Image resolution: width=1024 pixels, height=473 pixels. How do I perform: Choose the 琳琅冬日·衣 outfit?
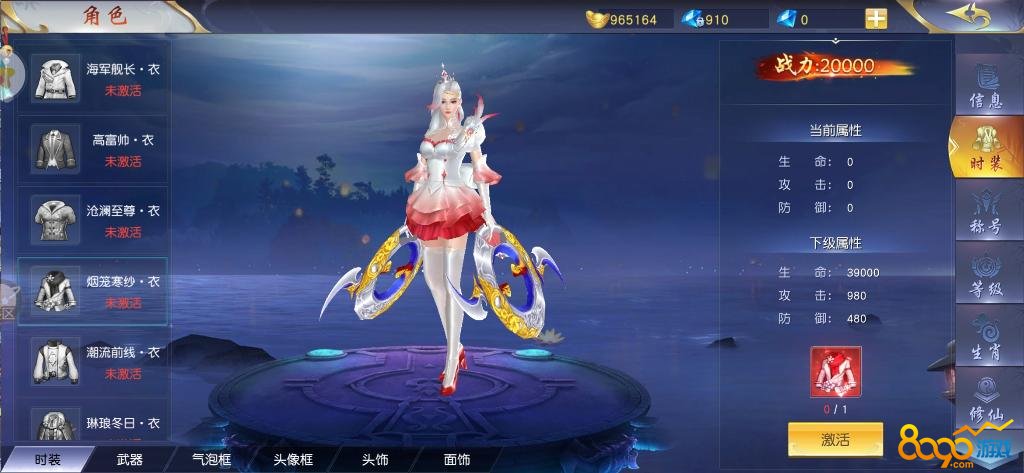click(93, 425)
